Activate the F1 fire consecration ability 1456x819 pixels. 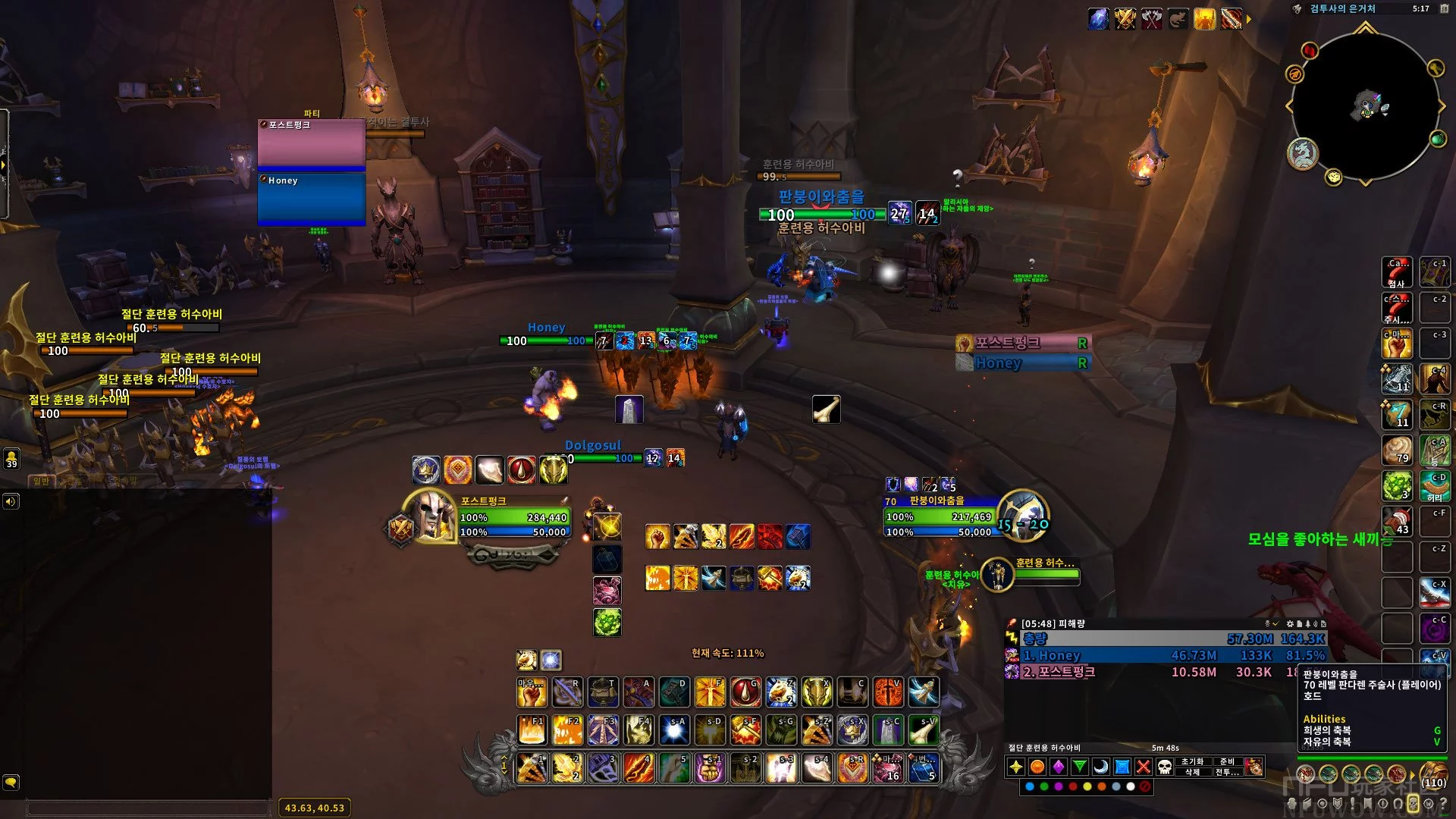(x=532, y=730)
